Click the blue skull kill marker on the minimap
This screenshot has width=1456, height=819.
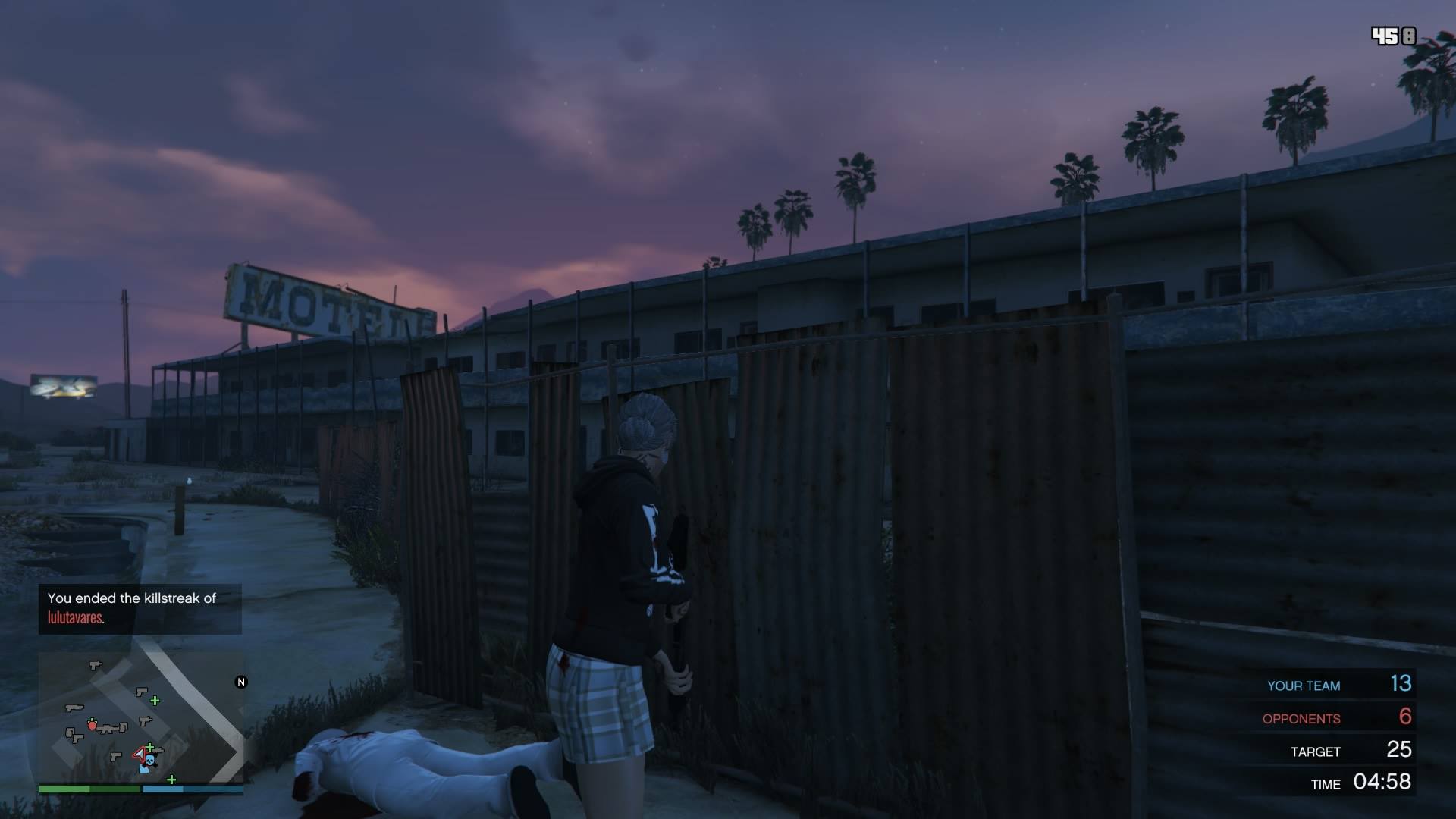coord(149,761)
